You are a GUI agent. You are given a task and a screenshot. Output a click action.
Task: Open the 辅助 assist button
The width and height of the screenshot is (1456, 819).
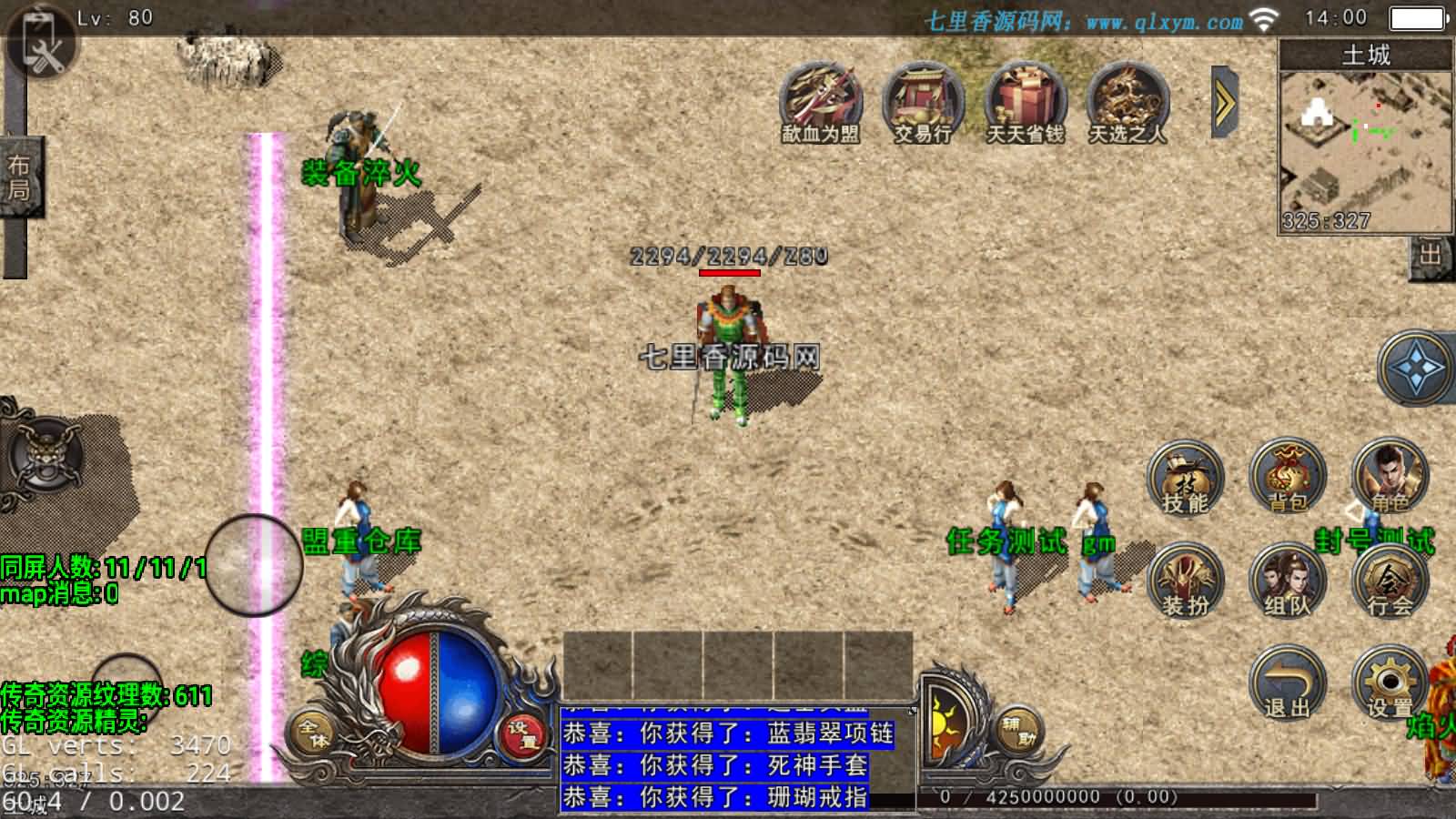(x=1015, y=731)
